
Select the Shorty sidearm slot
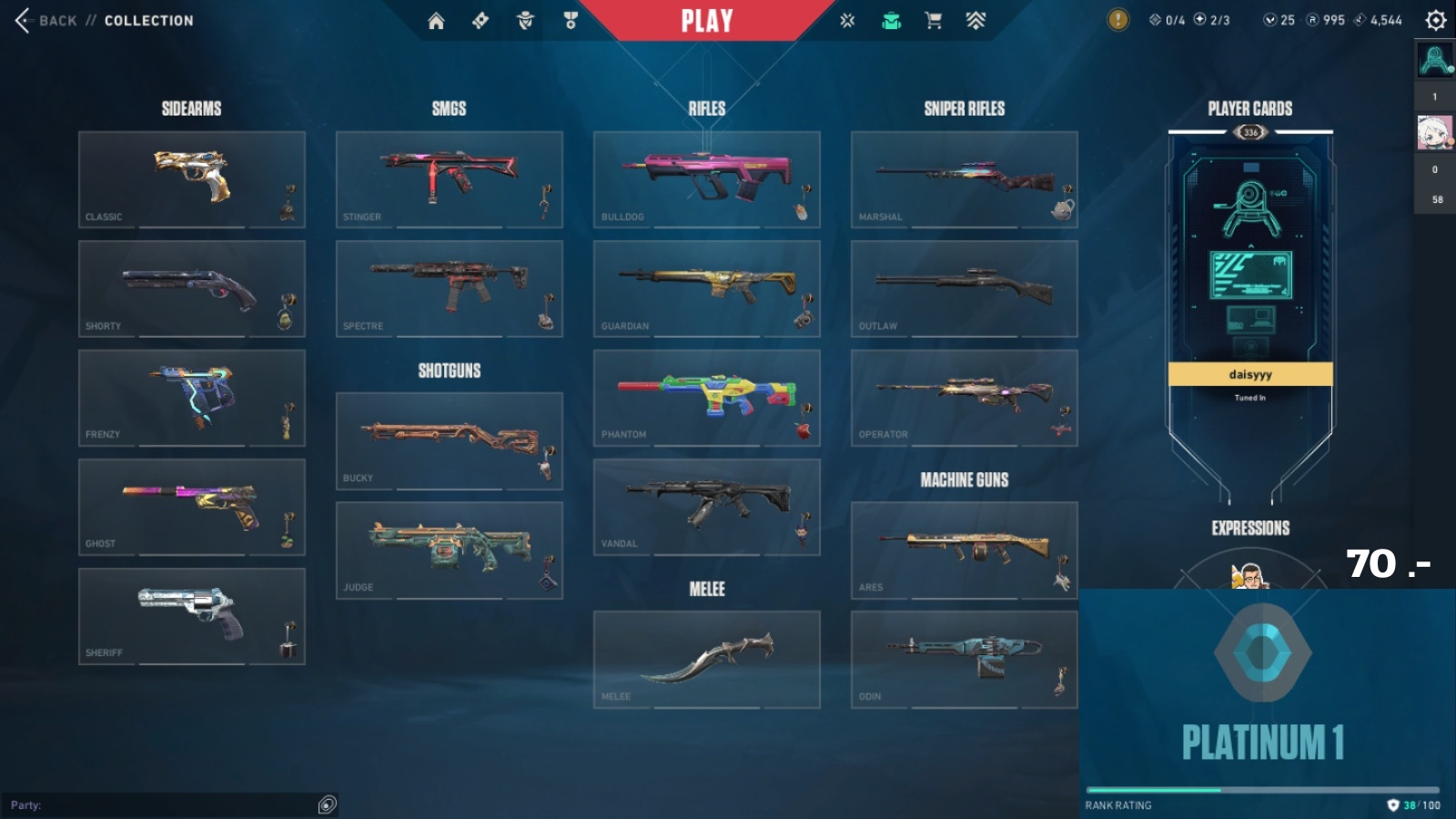(191, 288)
